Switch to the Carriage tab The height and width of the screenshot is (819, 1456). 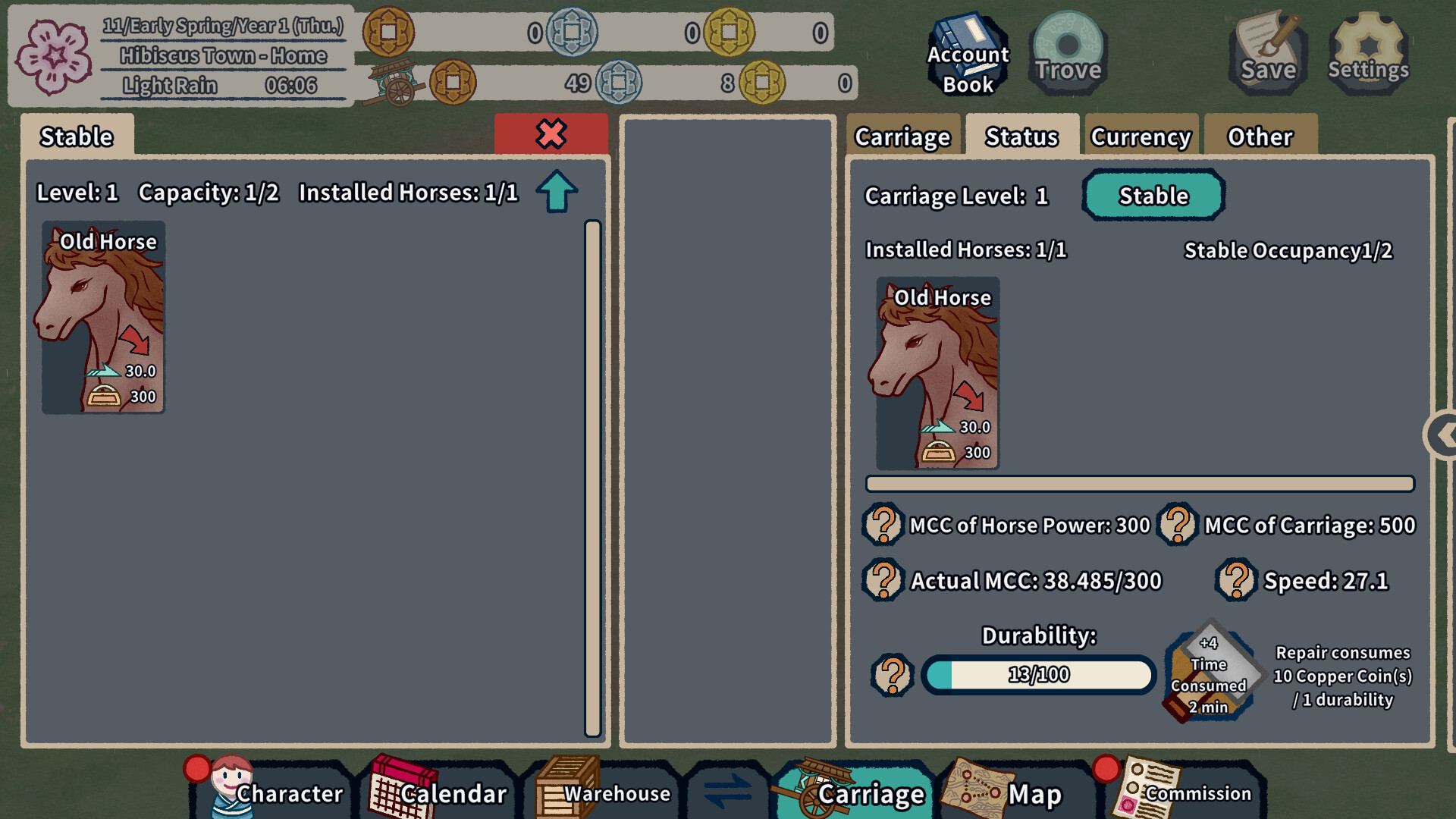(x=902, y=136)
